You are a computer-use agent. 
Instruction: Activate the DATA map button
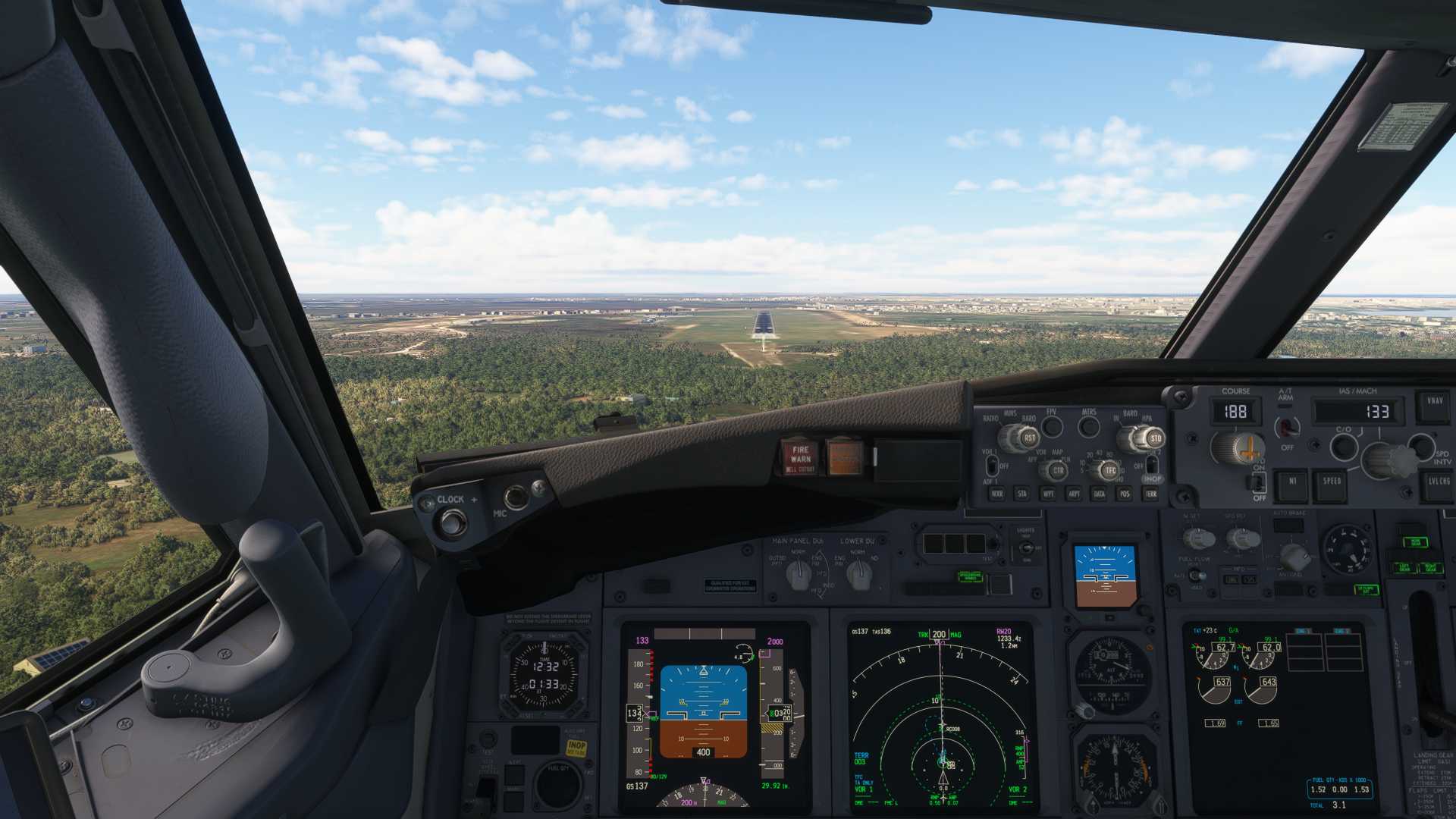pyautogui.click(x=1099, y=494)
